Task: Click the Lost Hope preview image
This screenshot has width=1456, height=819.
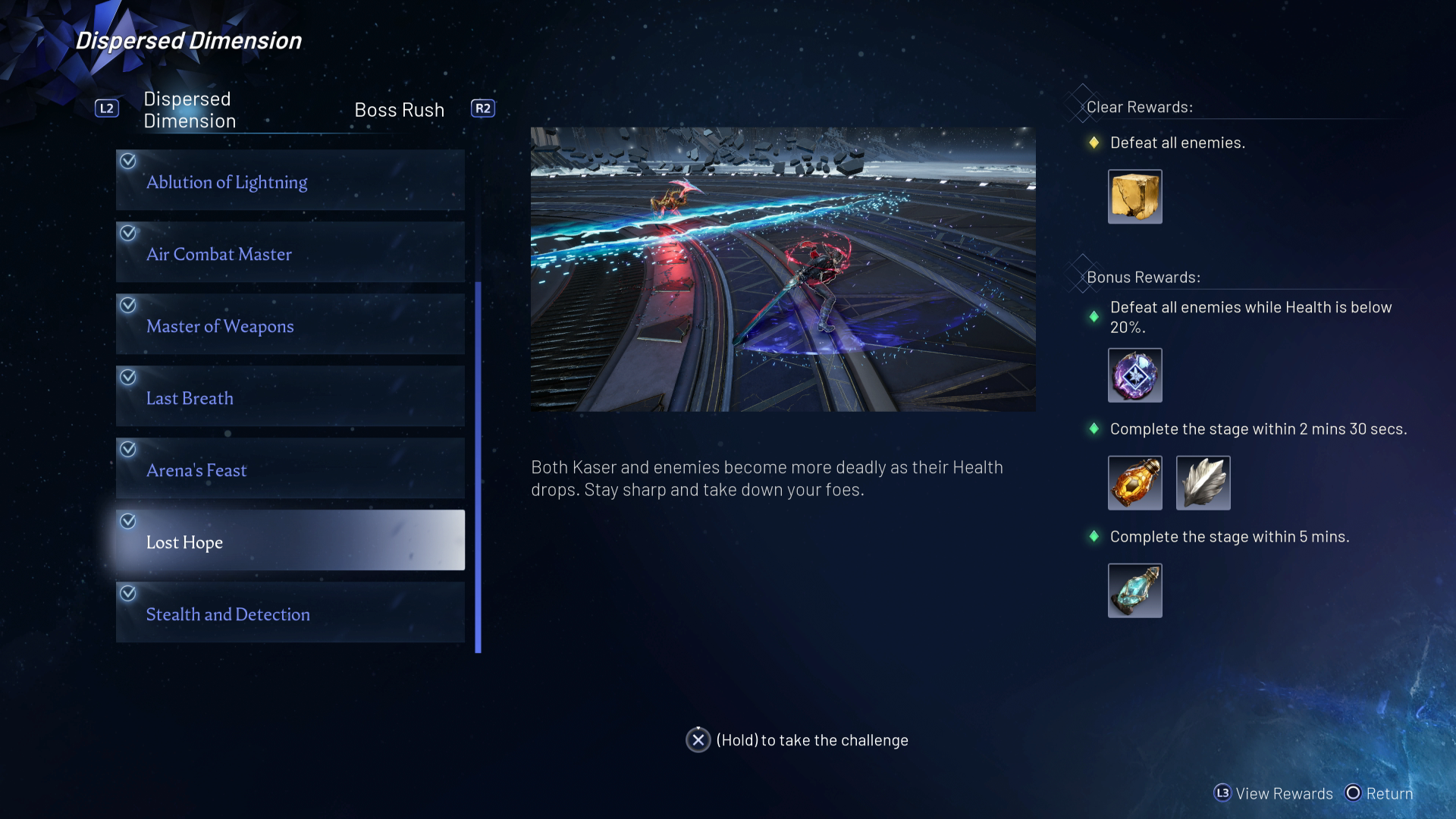Action: [x=783, y=269]
